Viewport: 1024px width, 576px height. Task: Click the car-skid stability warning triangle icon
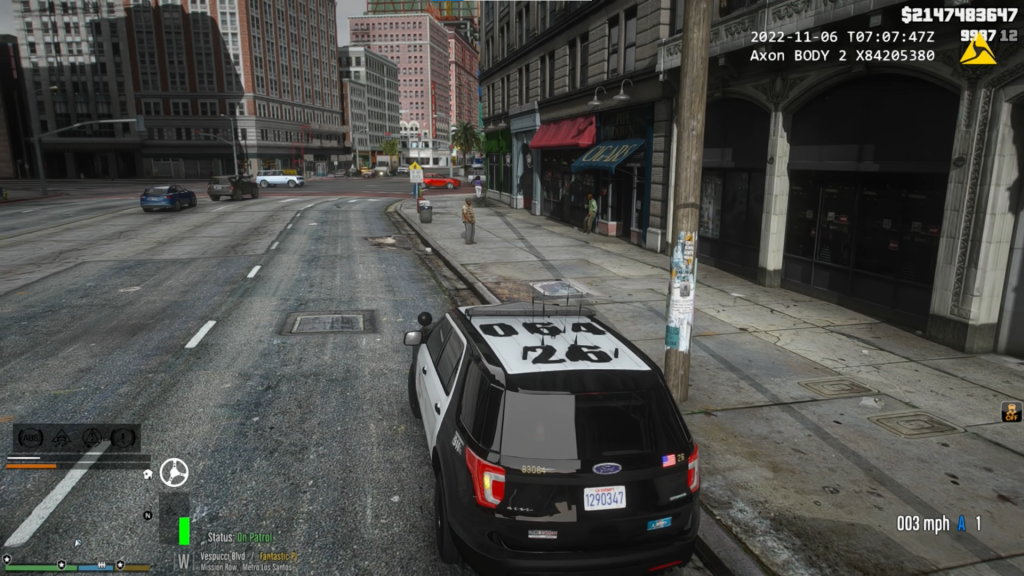coord(61,437)
